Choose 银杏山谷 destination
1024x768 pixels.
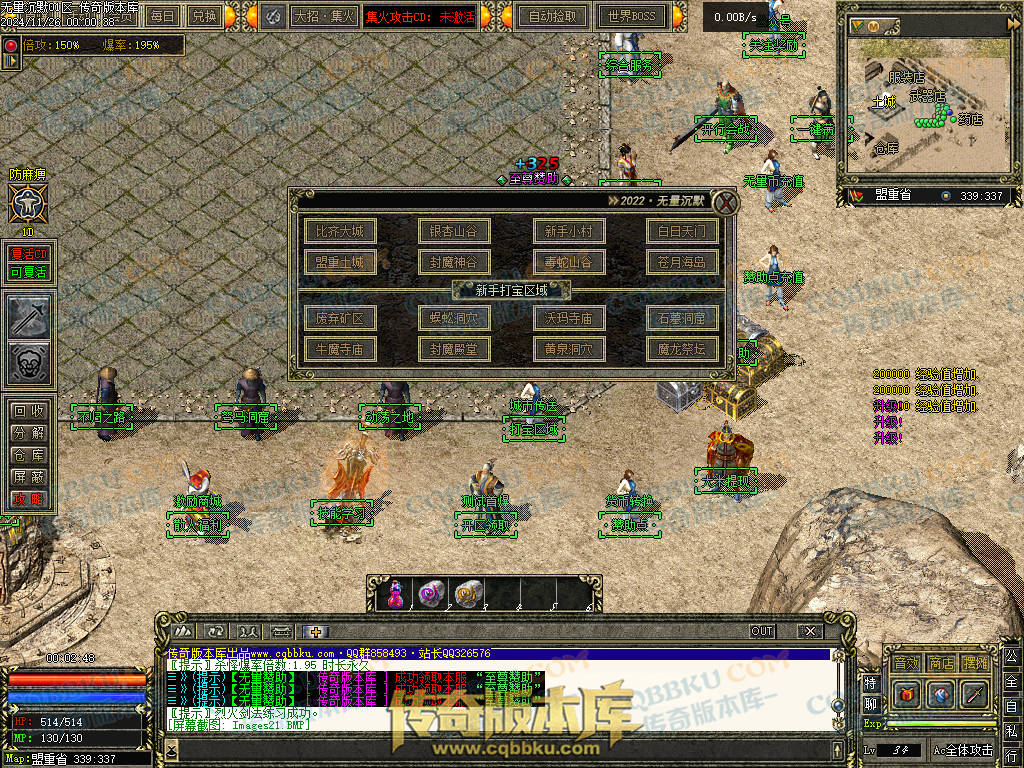pyautogui.click(x=454, y=232)
